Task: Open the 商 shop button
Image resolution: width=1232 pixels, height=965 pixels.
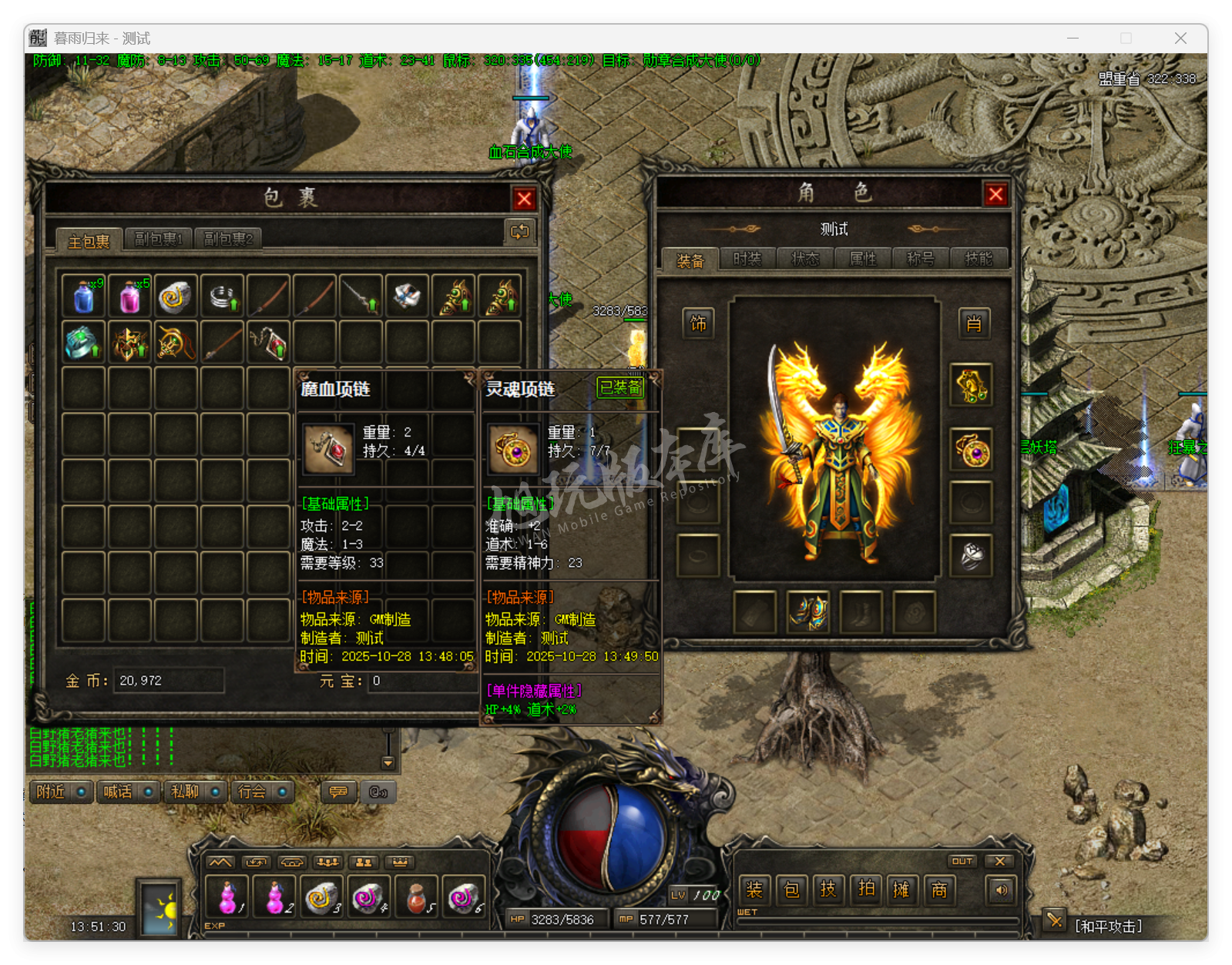Action: (x=939, y=890)
